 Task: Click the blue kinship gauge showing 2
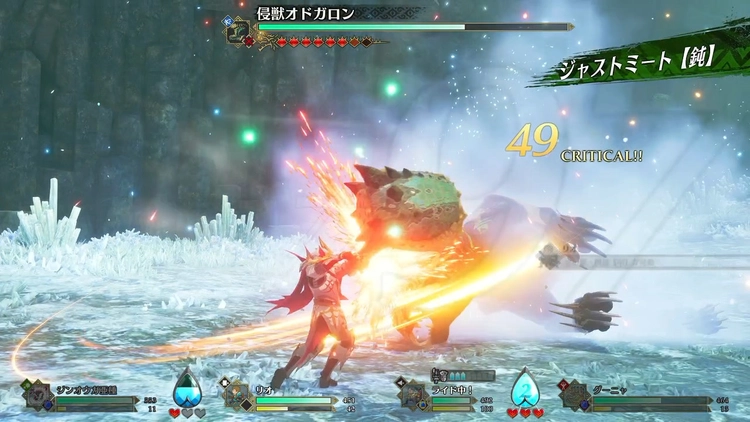[x=526, y=387]
